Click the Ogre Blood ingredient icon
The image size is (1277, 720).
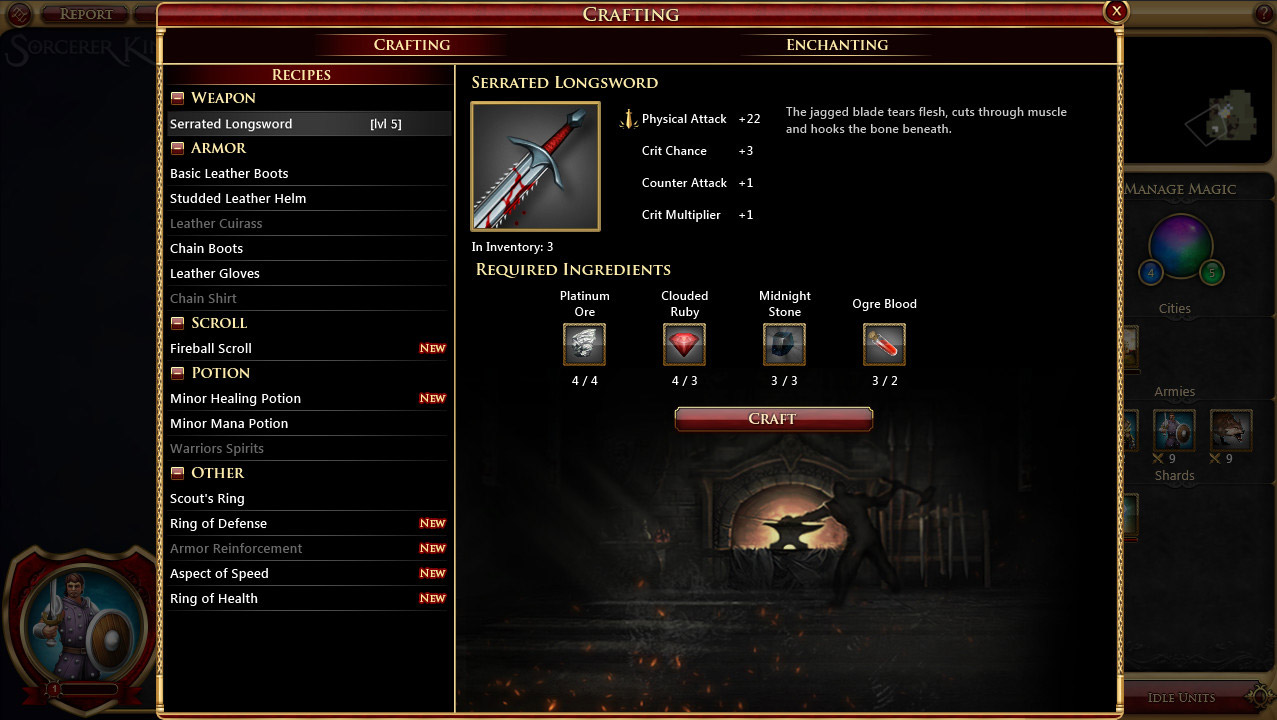pos(884,345)
